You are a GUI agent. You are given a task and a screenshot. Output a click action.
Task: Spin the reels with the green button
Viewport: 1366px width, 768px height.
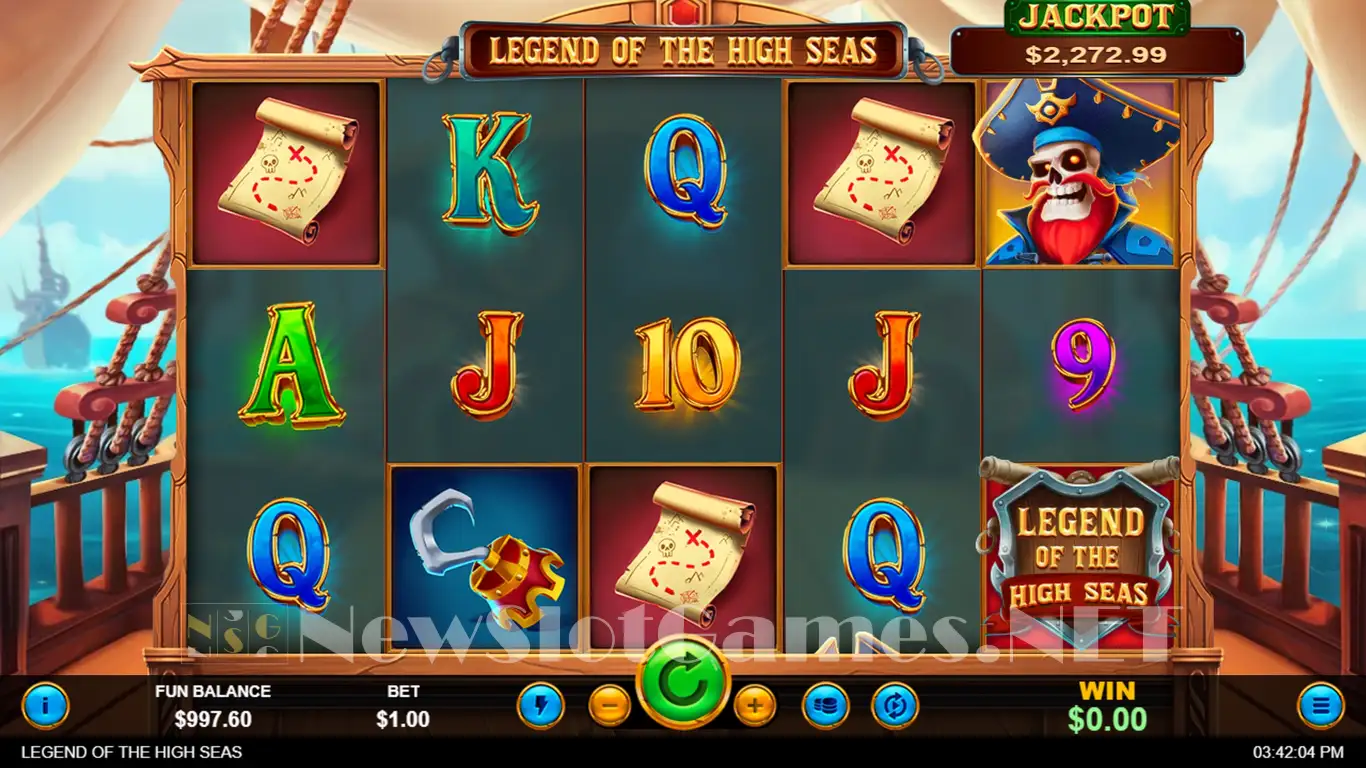coord(683,683)
